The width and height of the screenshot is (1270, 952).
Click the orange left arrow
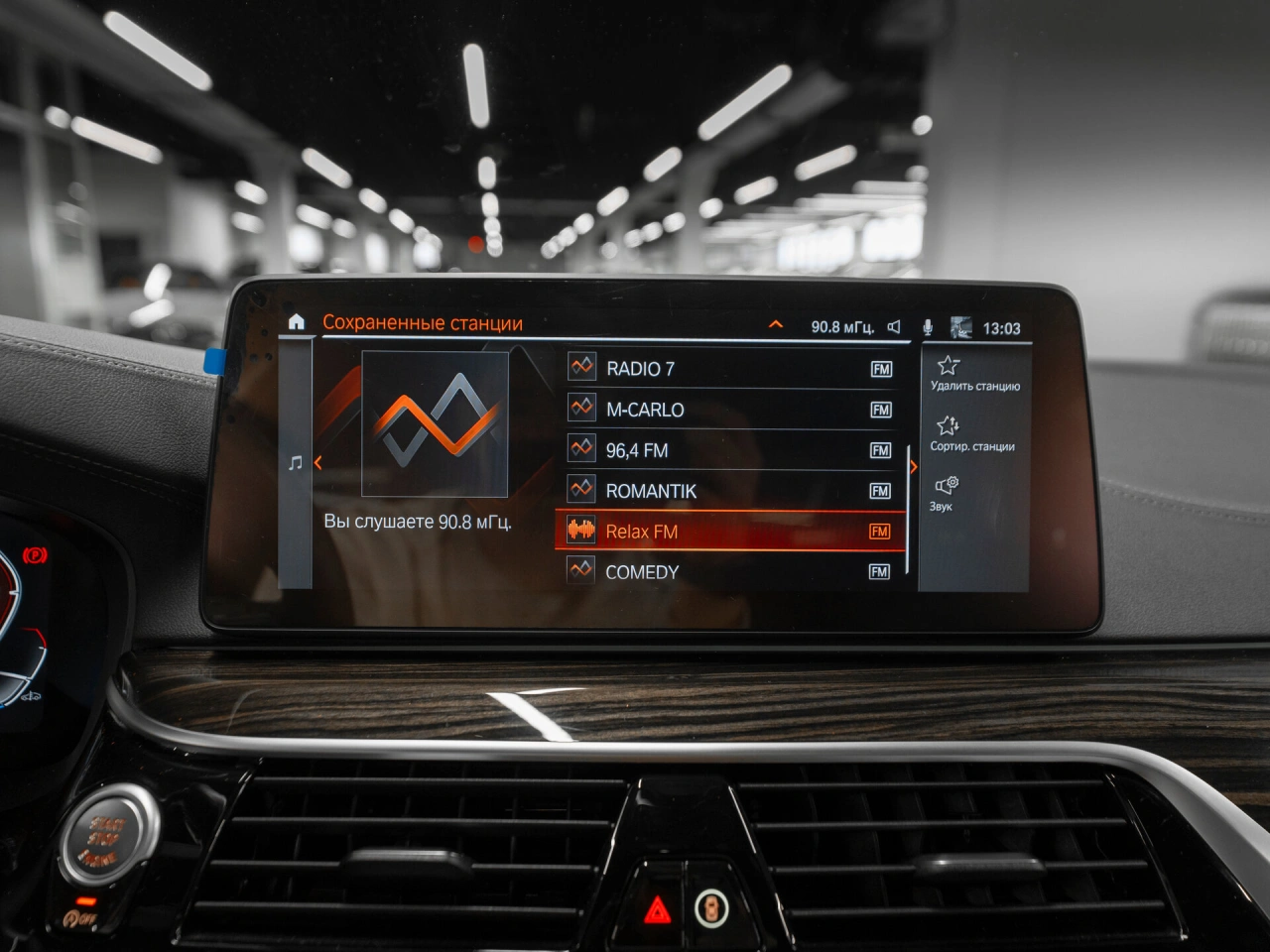tap(318, 463)
